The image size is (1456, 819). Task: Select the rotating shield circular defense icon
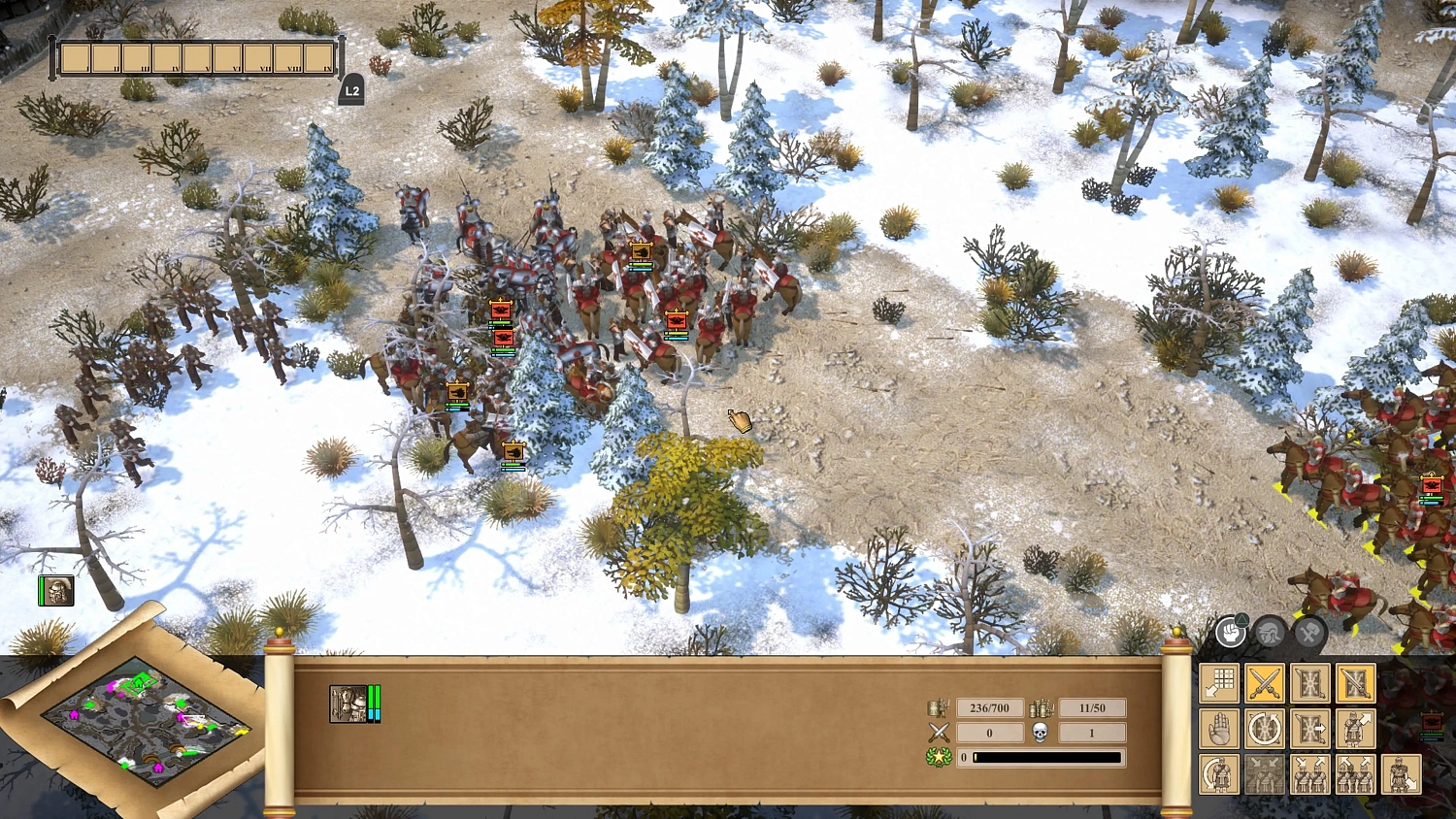1265,729
